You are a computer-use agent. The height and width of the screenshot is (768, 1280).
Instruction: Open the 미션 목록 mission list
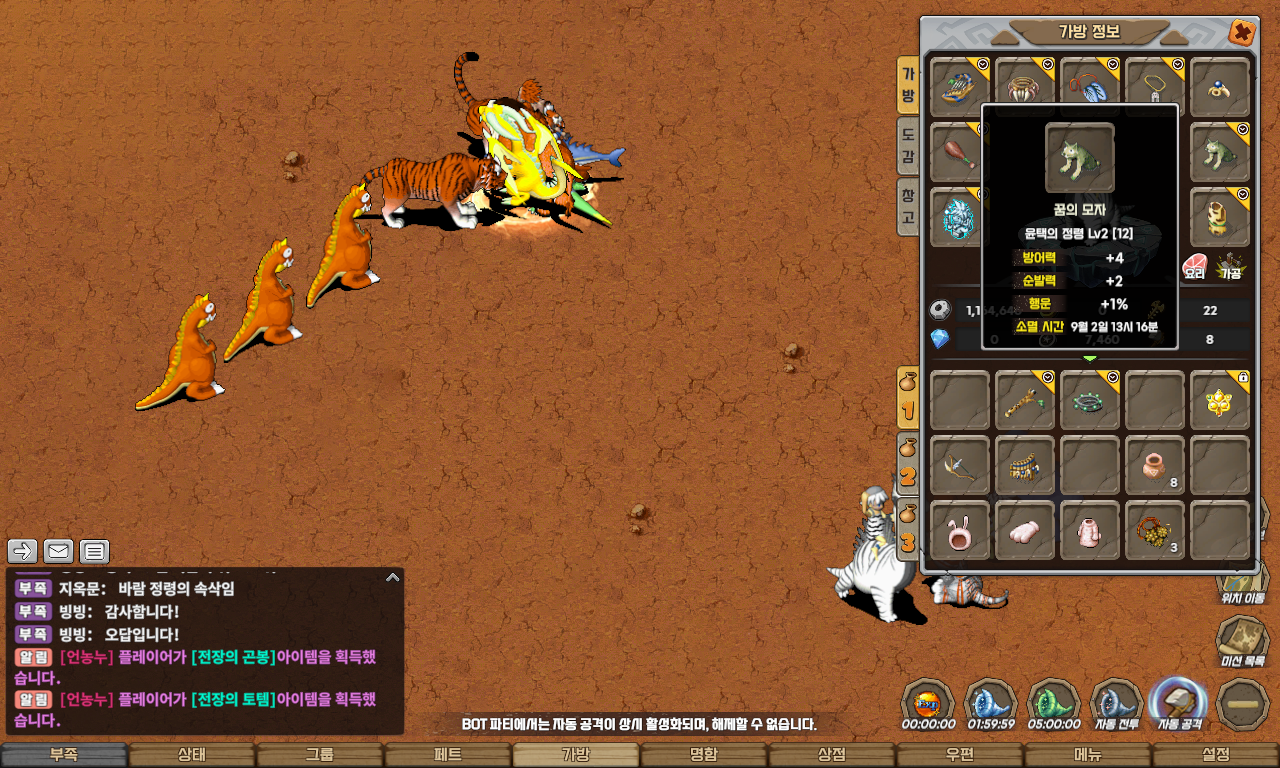click(x=1242, y=640)
